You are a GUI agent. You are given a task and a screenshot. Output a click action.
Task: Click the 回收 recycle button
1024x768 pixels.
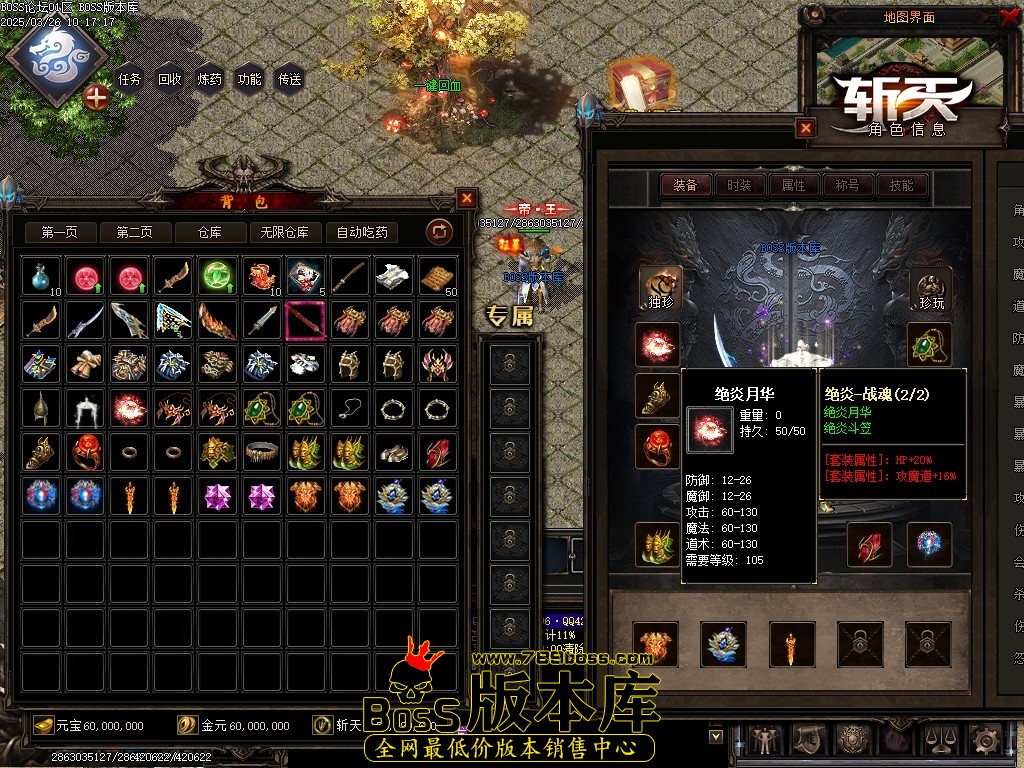(170, 80)
